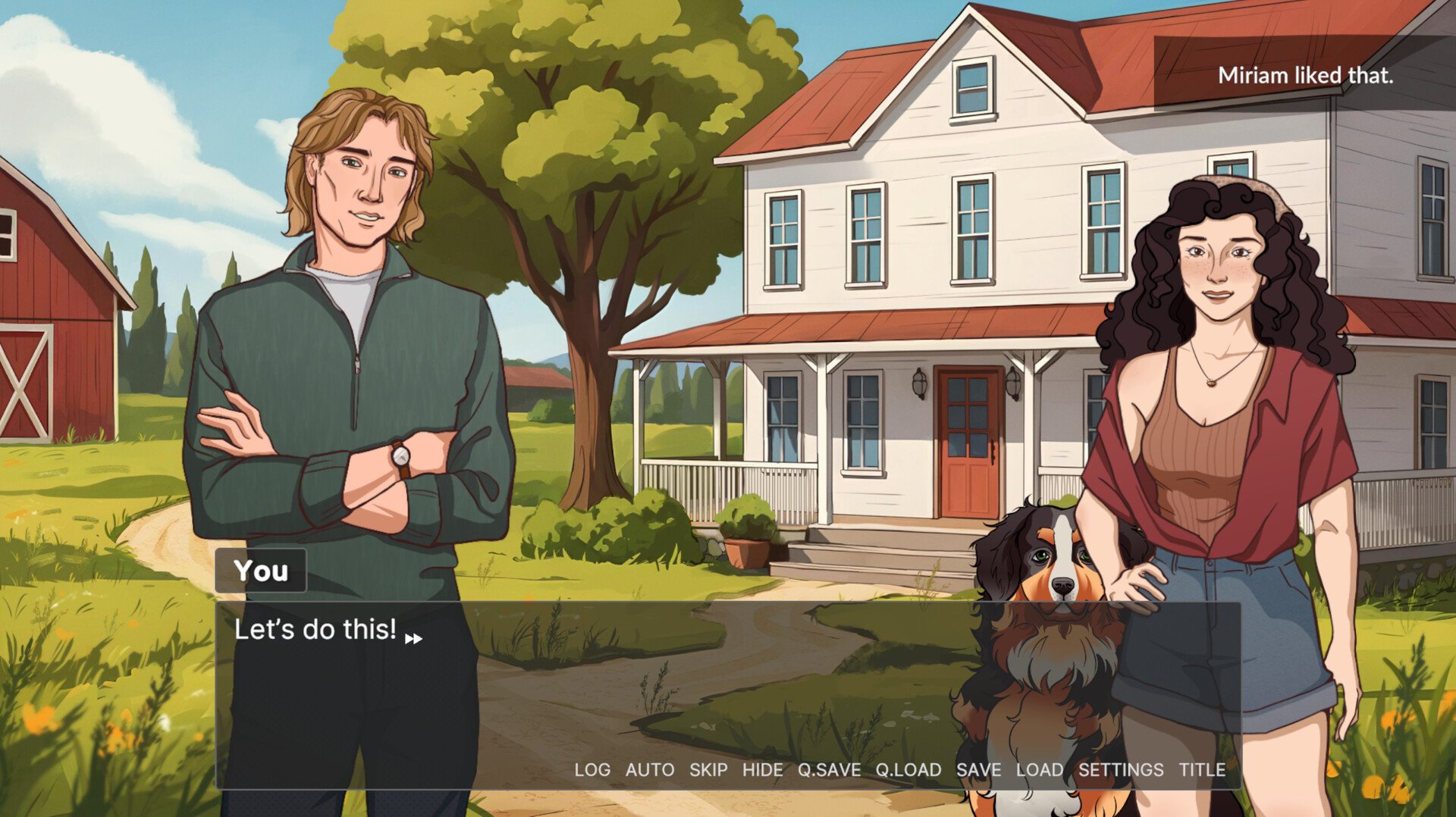This screenshot has height=817, width=1456.
Task: Return to the TITLE screen
Action: tap(1202, 770)
